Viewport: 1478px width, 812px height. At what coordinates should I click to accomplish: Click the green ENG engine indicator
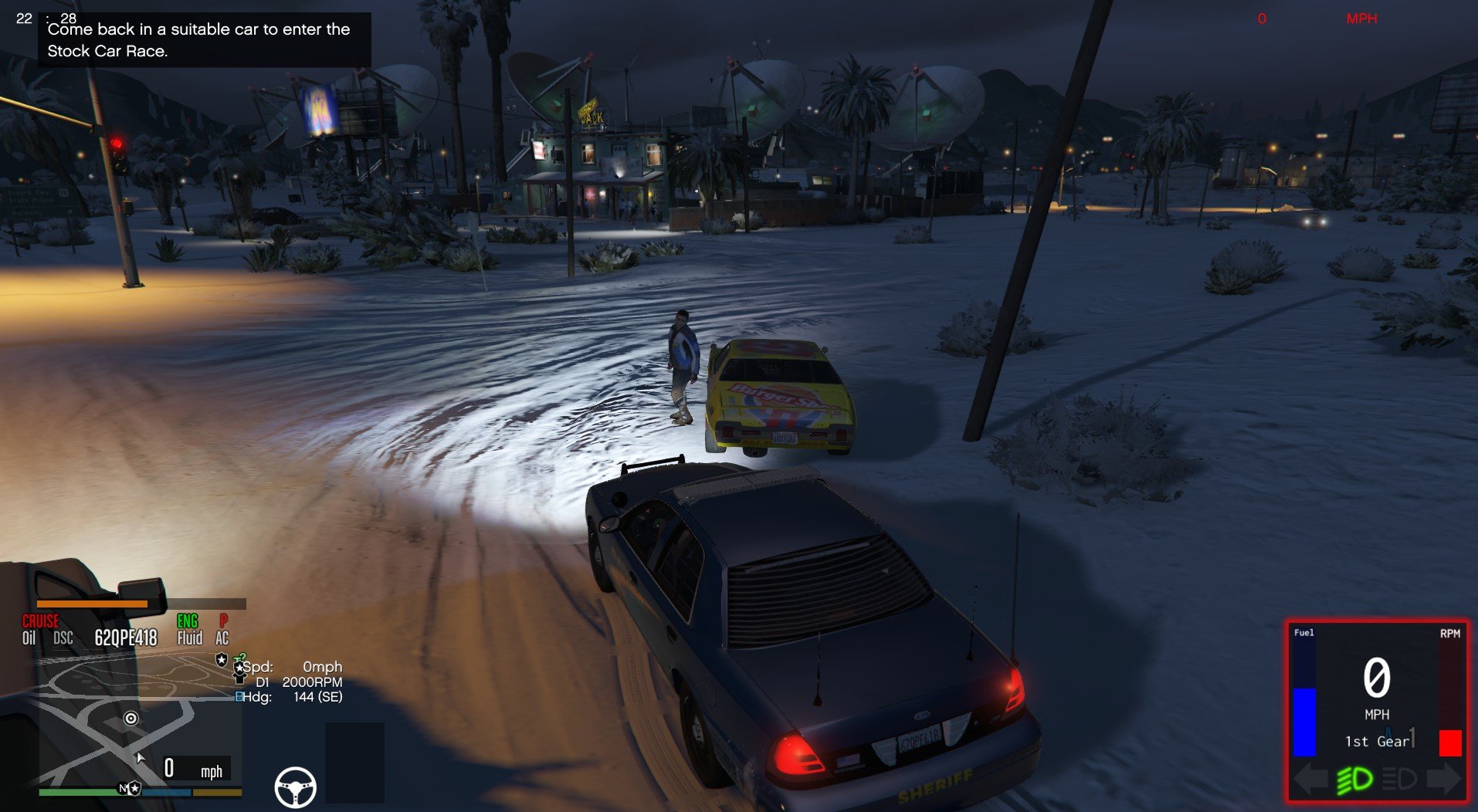point(188,621)
